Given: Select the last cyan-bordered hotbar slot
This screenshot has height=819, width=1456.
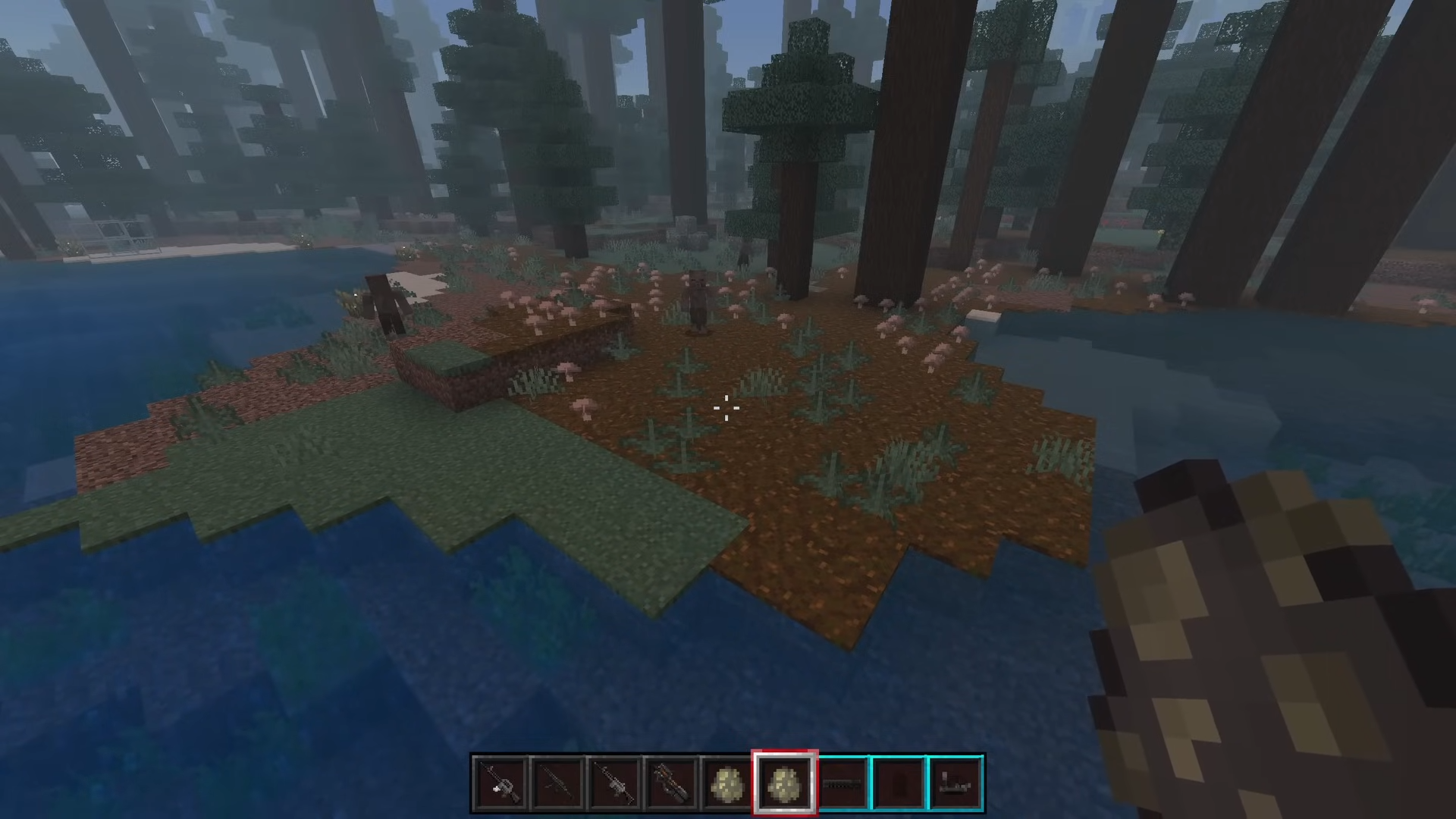Looking at the screenshot, I should [956, 783].
